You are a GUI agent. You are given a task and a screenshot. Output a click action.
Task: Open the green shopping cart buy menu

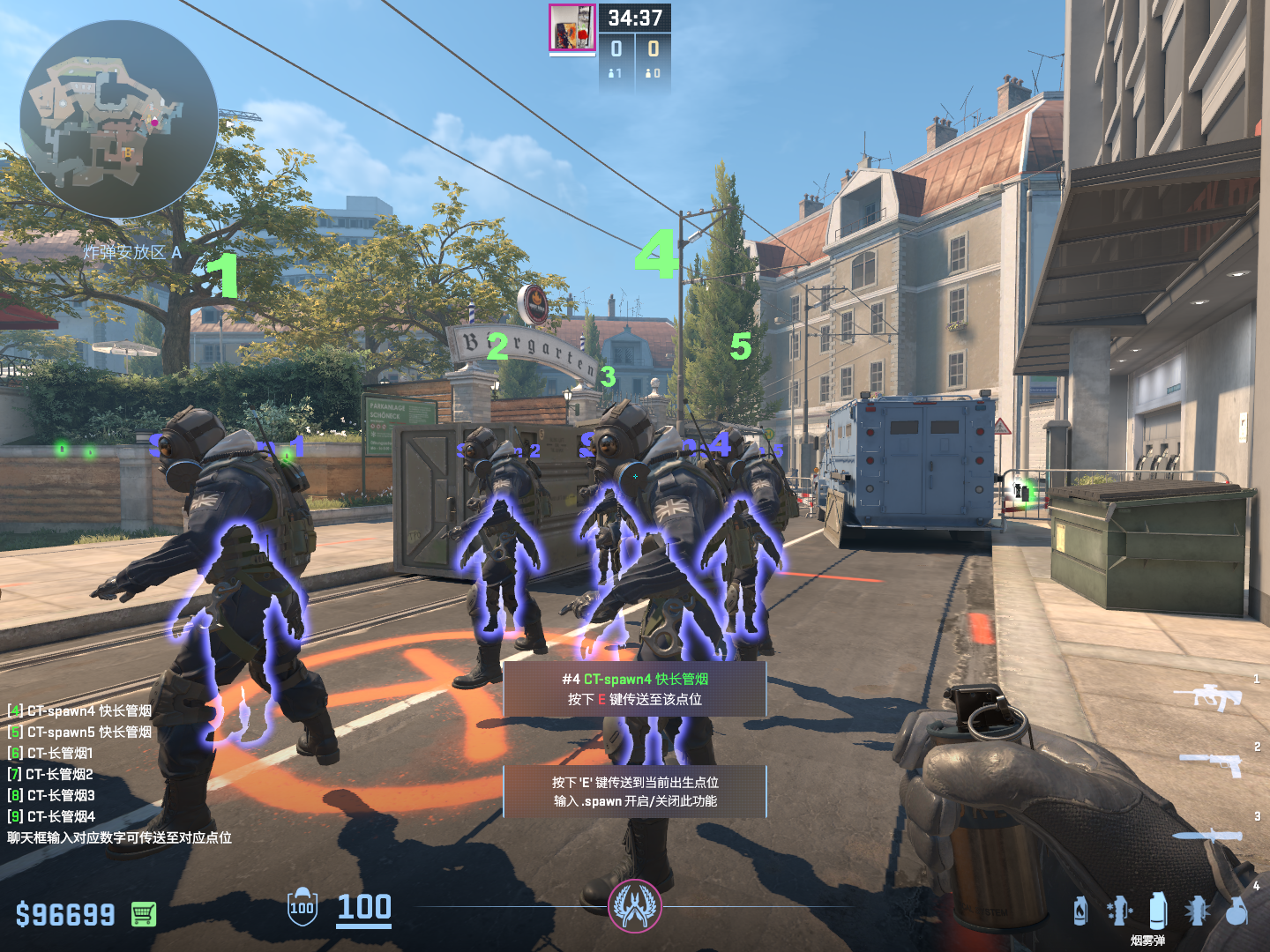tap(144, 914)
